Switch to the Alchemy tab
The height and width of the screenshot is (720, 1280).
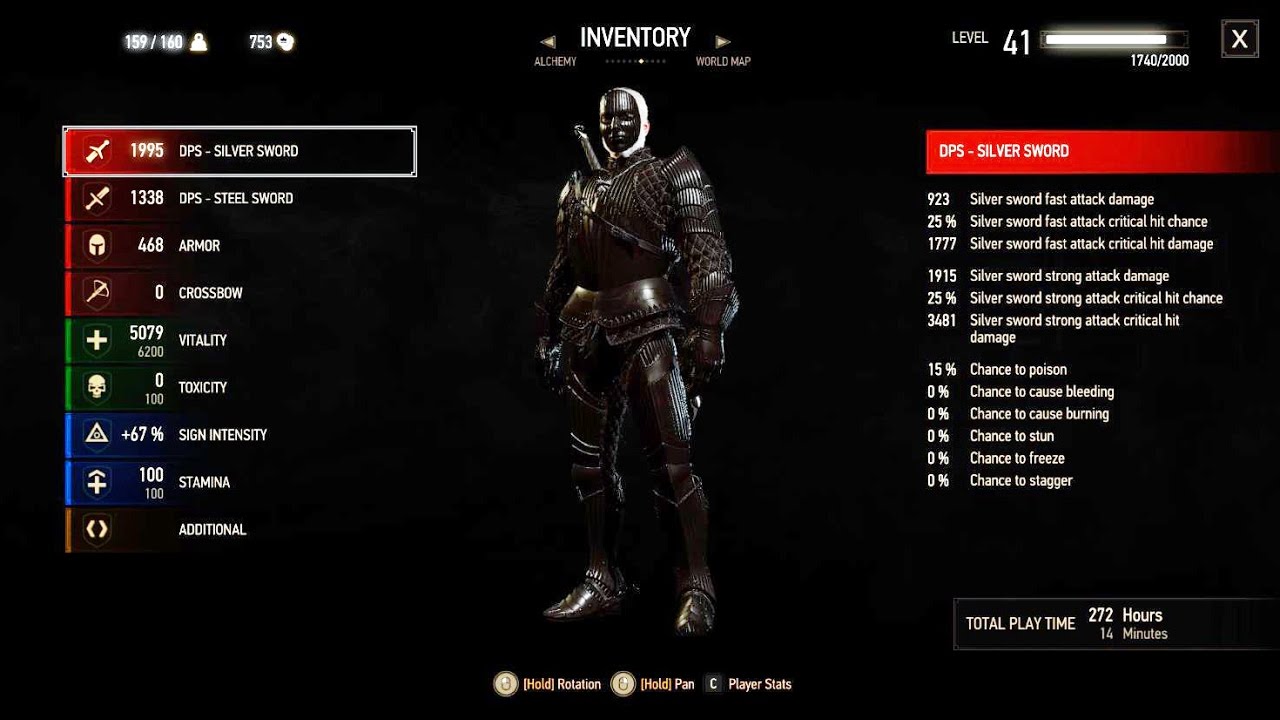[554, 61]
